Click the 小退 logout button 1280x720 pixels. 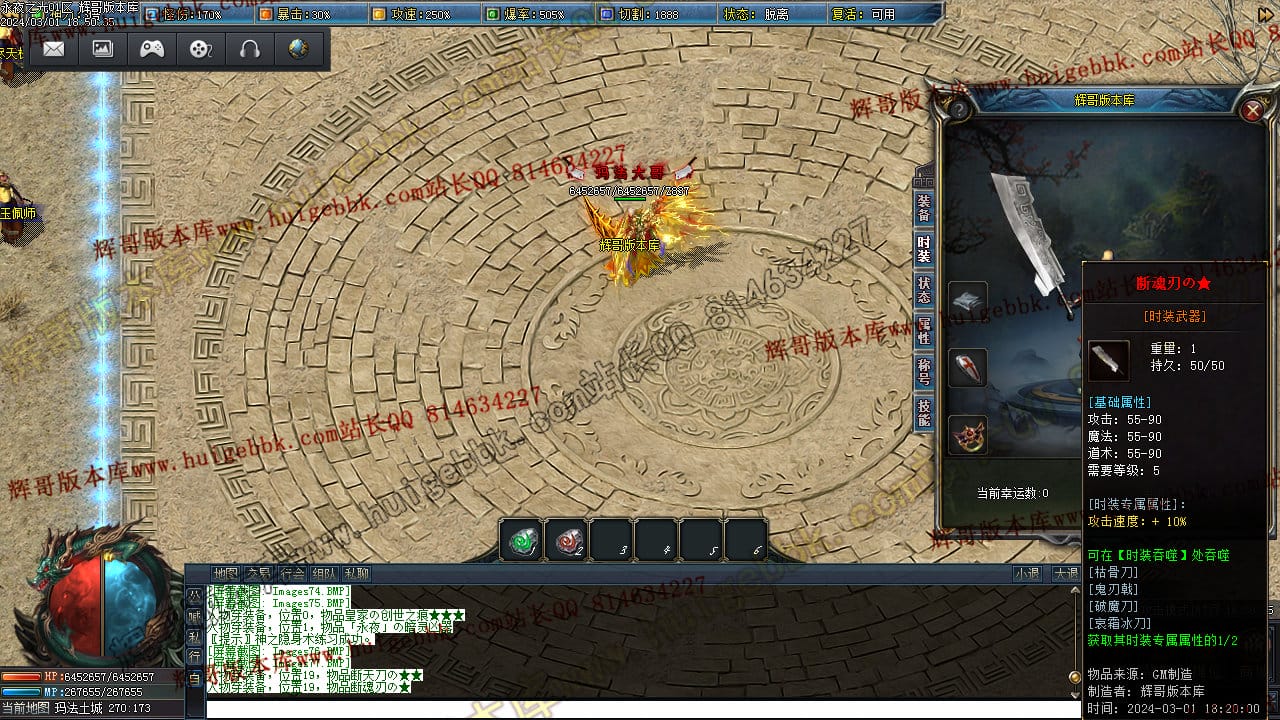click(1026, 574)
